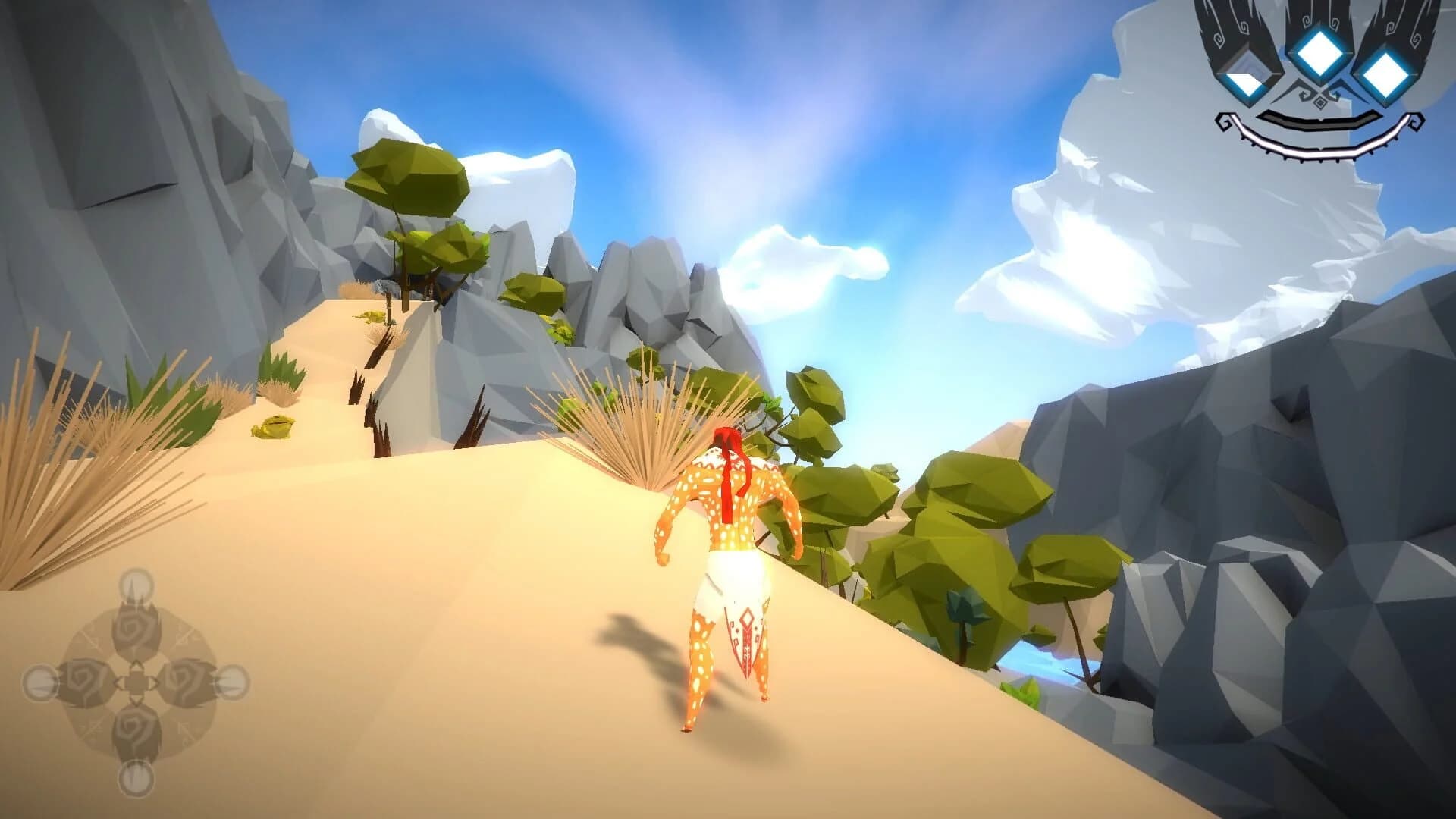Viewport: 1456px width, 819px height.
Task: Expand the wheel with the down chevron arrow
Action: pos(136,701)
